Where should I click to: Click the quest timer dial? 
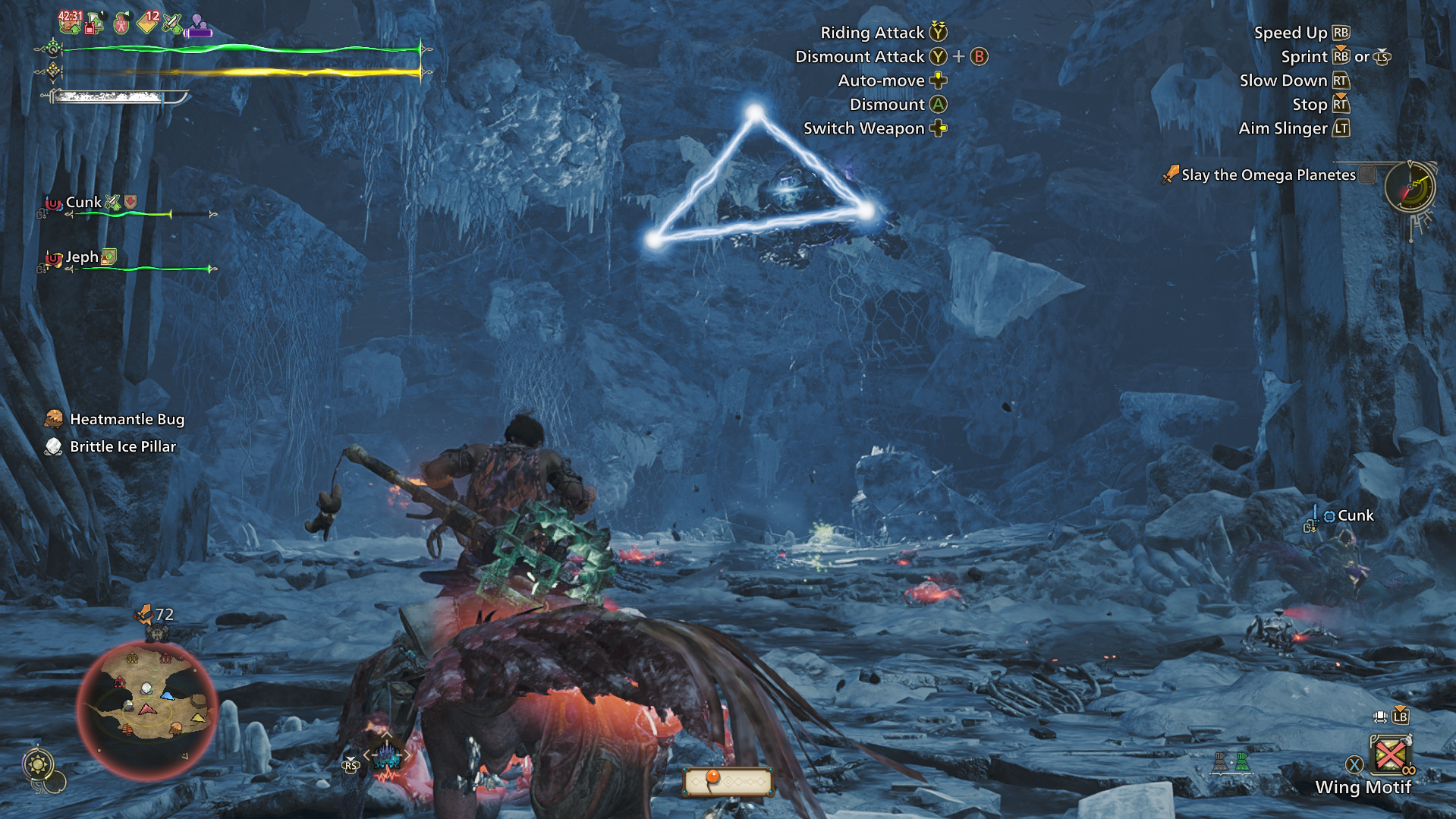1410,187
